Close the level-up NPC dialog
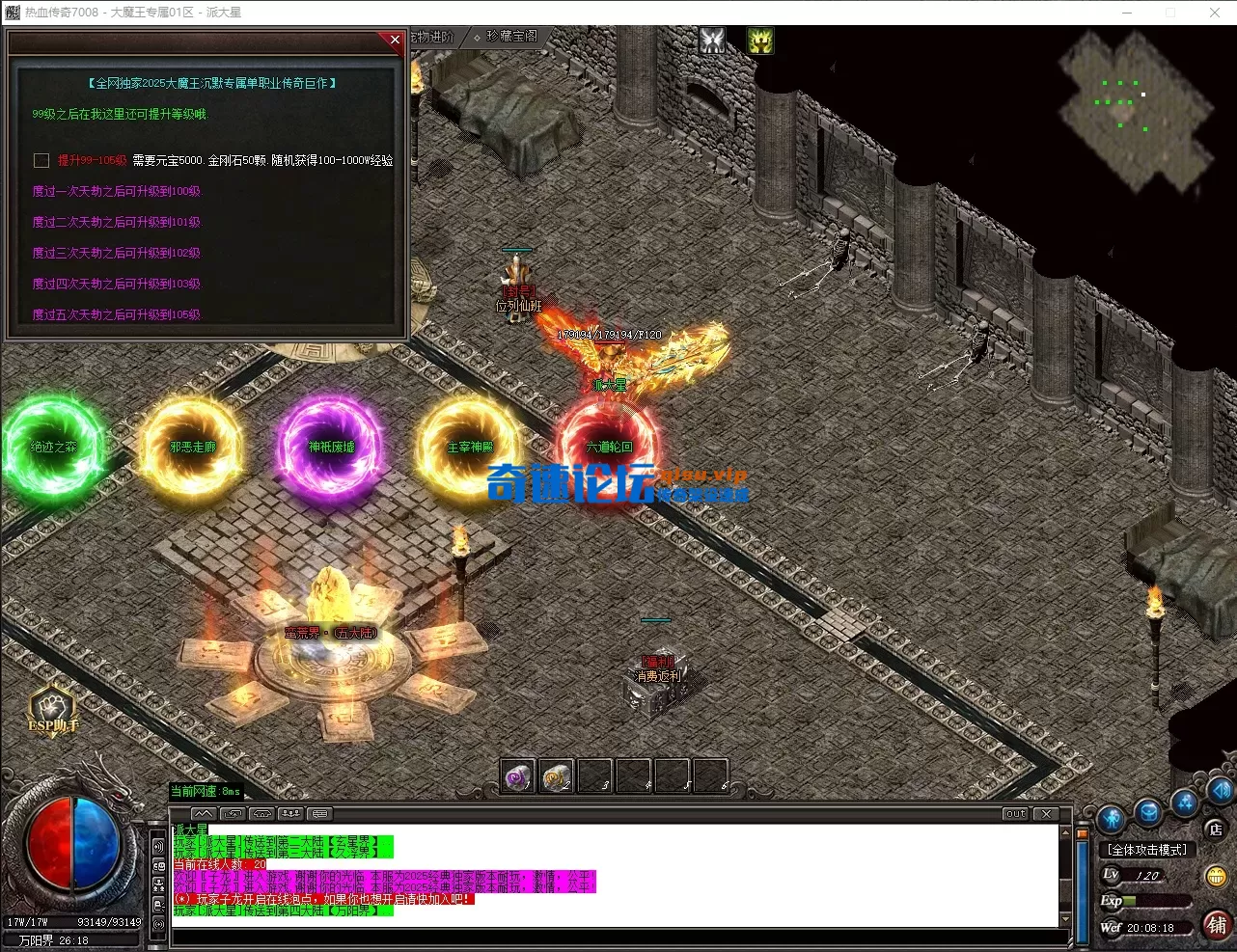 click(395, 40)
